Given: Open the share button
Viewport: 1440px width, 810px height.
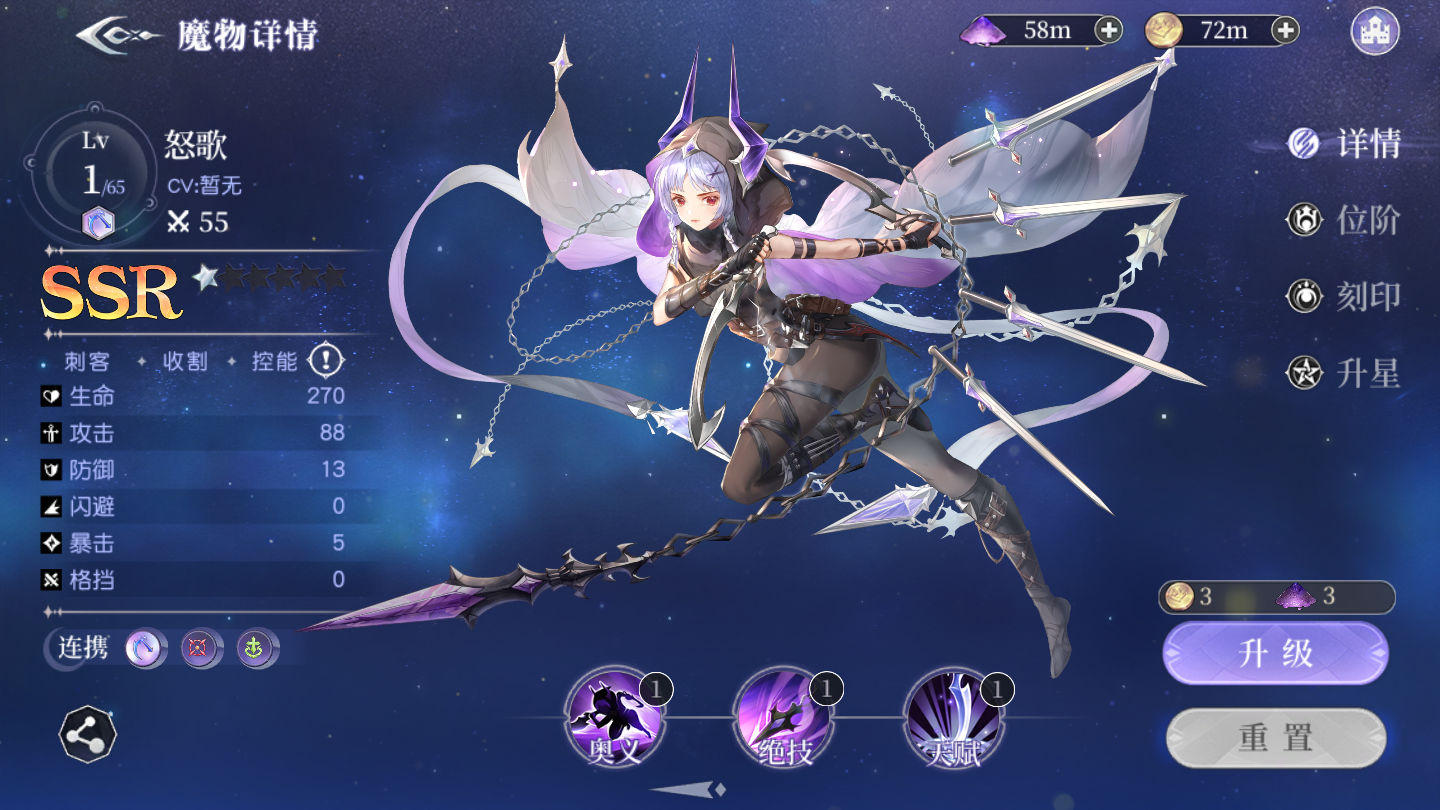Looking at the screenshot, I should [88, 735].
